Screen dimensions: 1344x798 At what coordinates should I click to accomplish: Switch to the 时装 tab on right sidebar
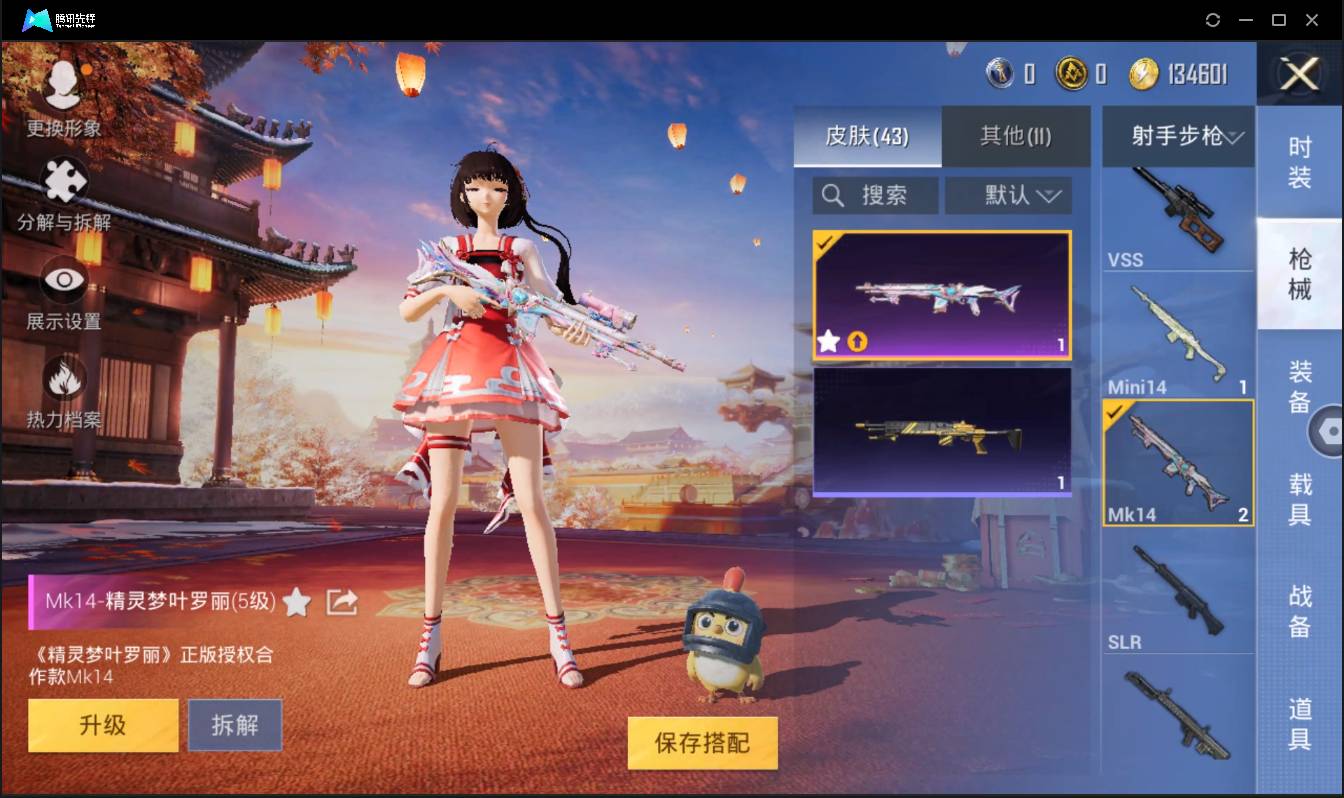1300,160
